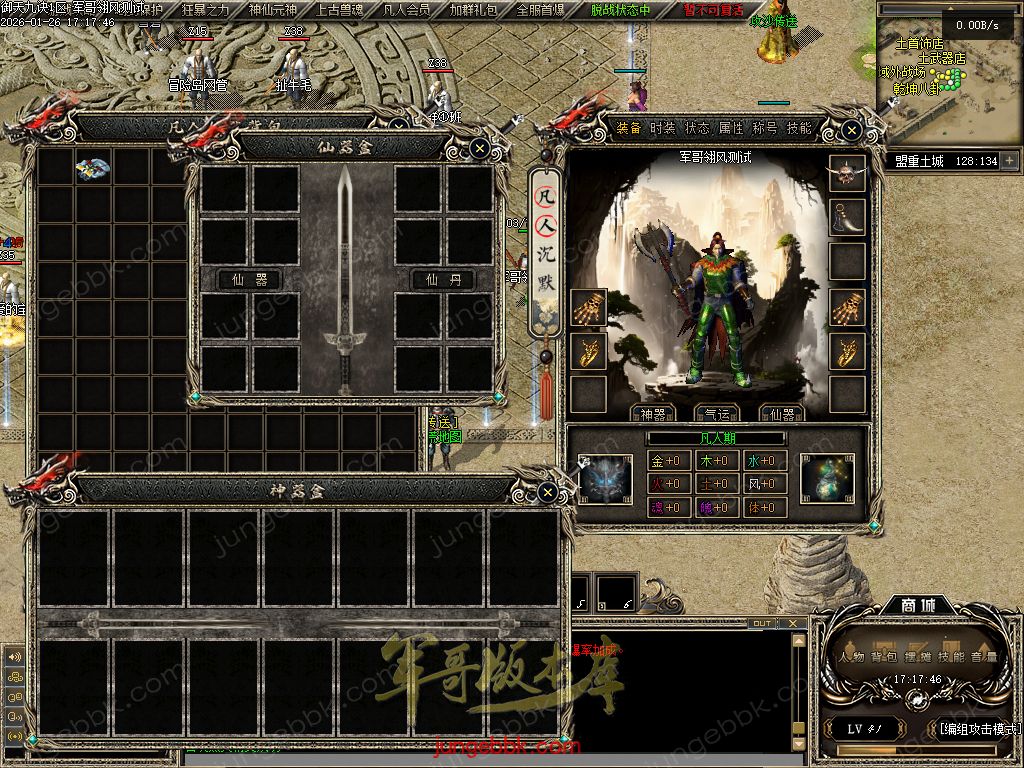Select the 称号 tab
Image resolution: width=1024 pixels, height=768 pixels.
click(x=765, y=128)
